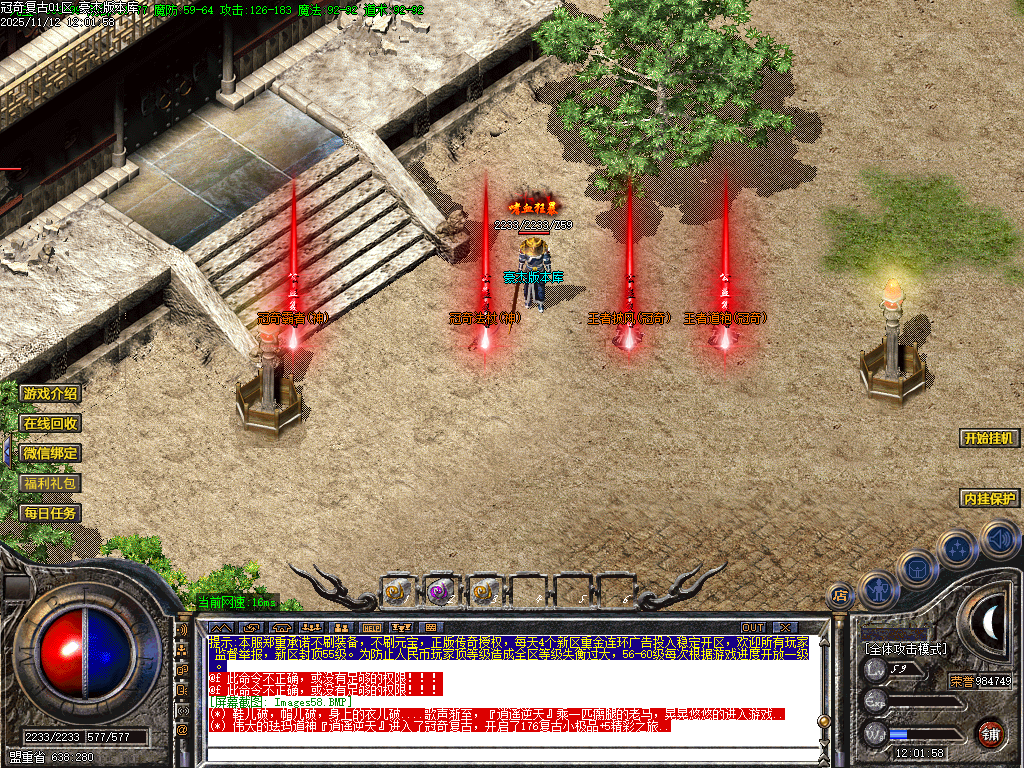Open the 游戏介绍 game introduction button
1024x768 pixels.
click(x=49, y=394)
